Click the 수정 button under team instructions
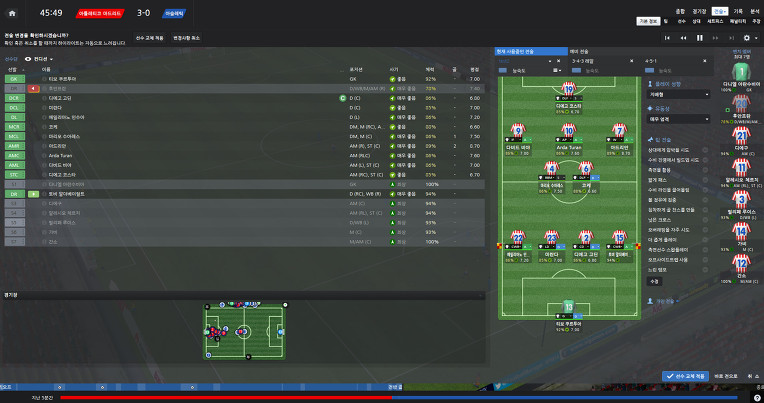 tap(654, 281)
